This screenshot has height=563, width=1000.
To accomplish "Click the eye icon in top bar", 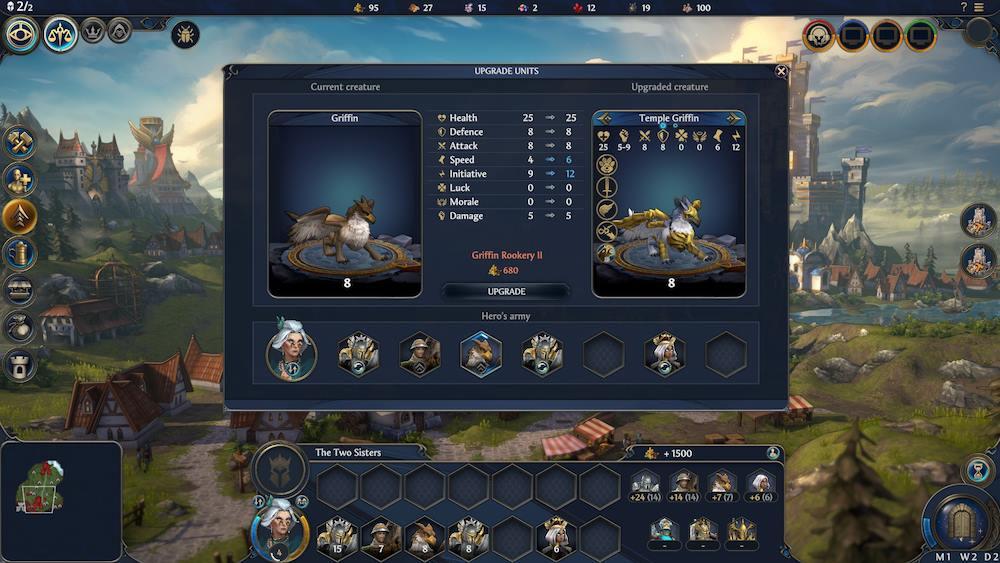I will tap(21, 36).
